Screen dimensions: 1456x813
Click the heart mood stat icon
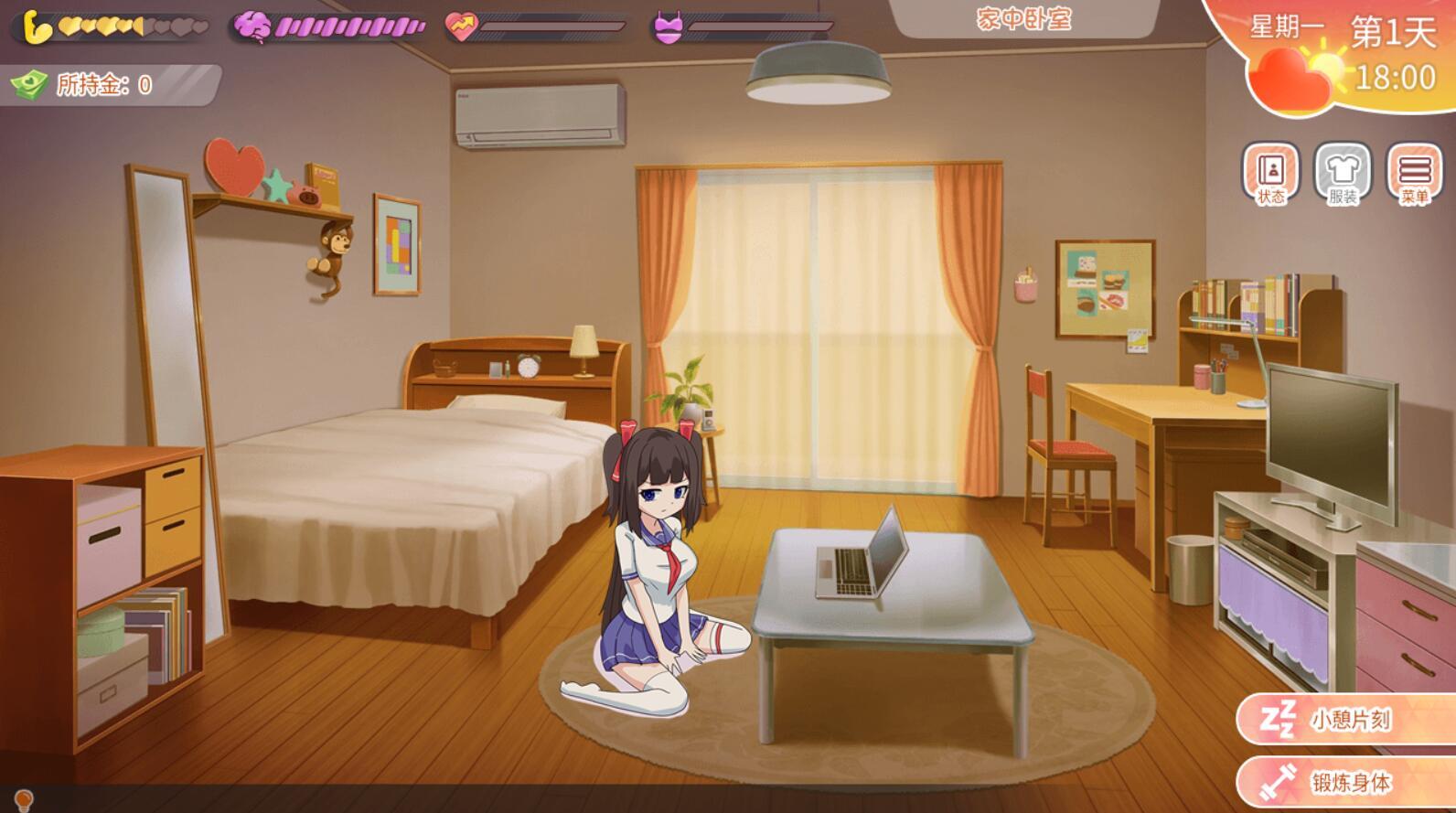462,26
